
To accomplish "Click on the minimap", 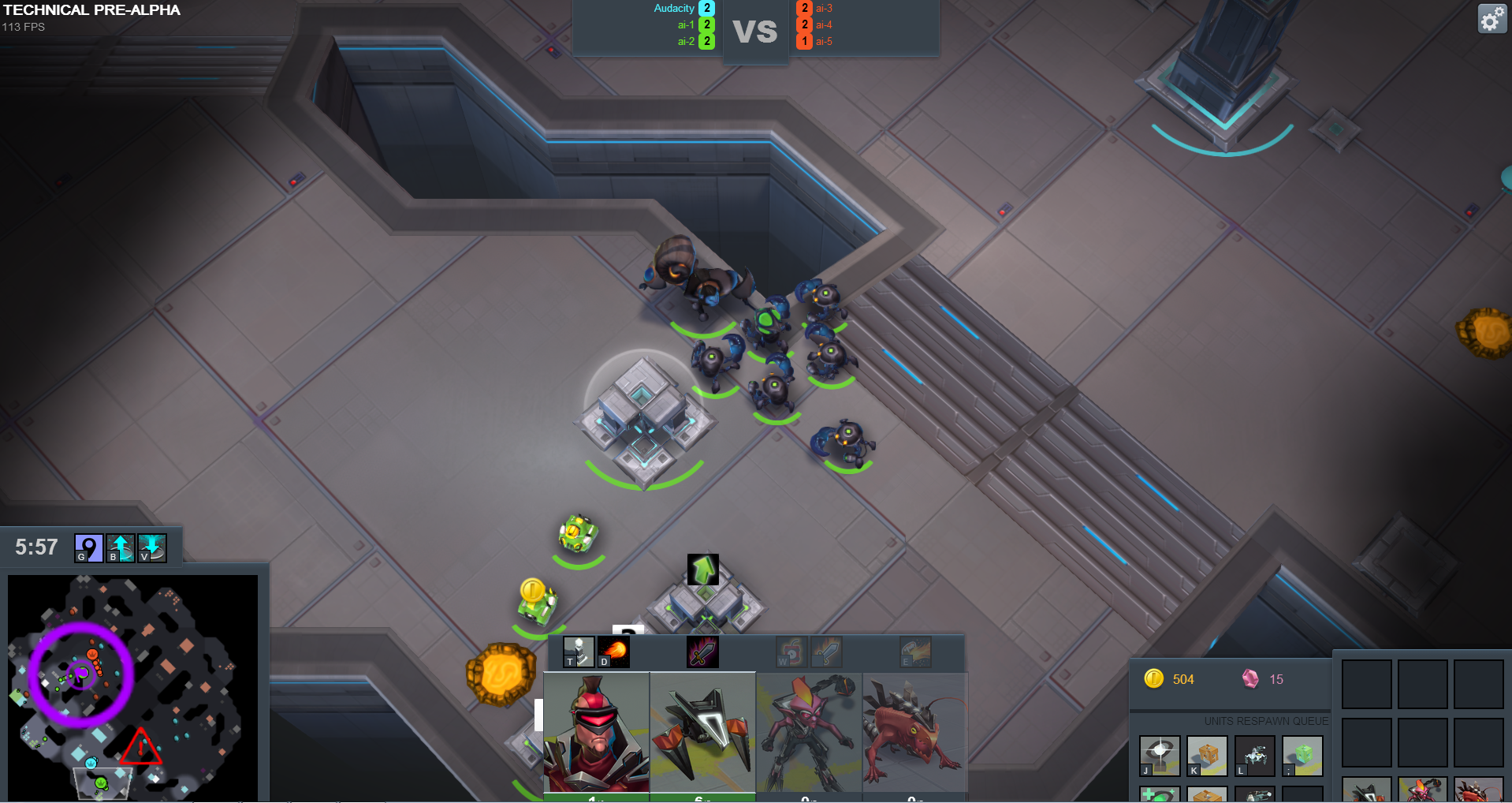I will coord(132,686).
